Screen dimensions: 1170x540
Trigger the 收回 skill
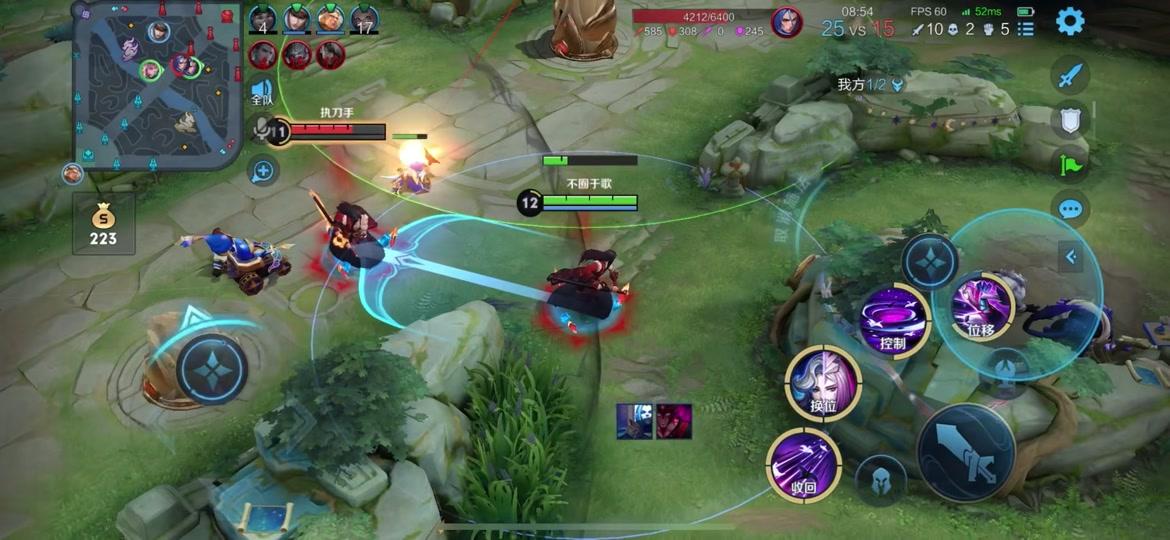[x=803, y=465]
